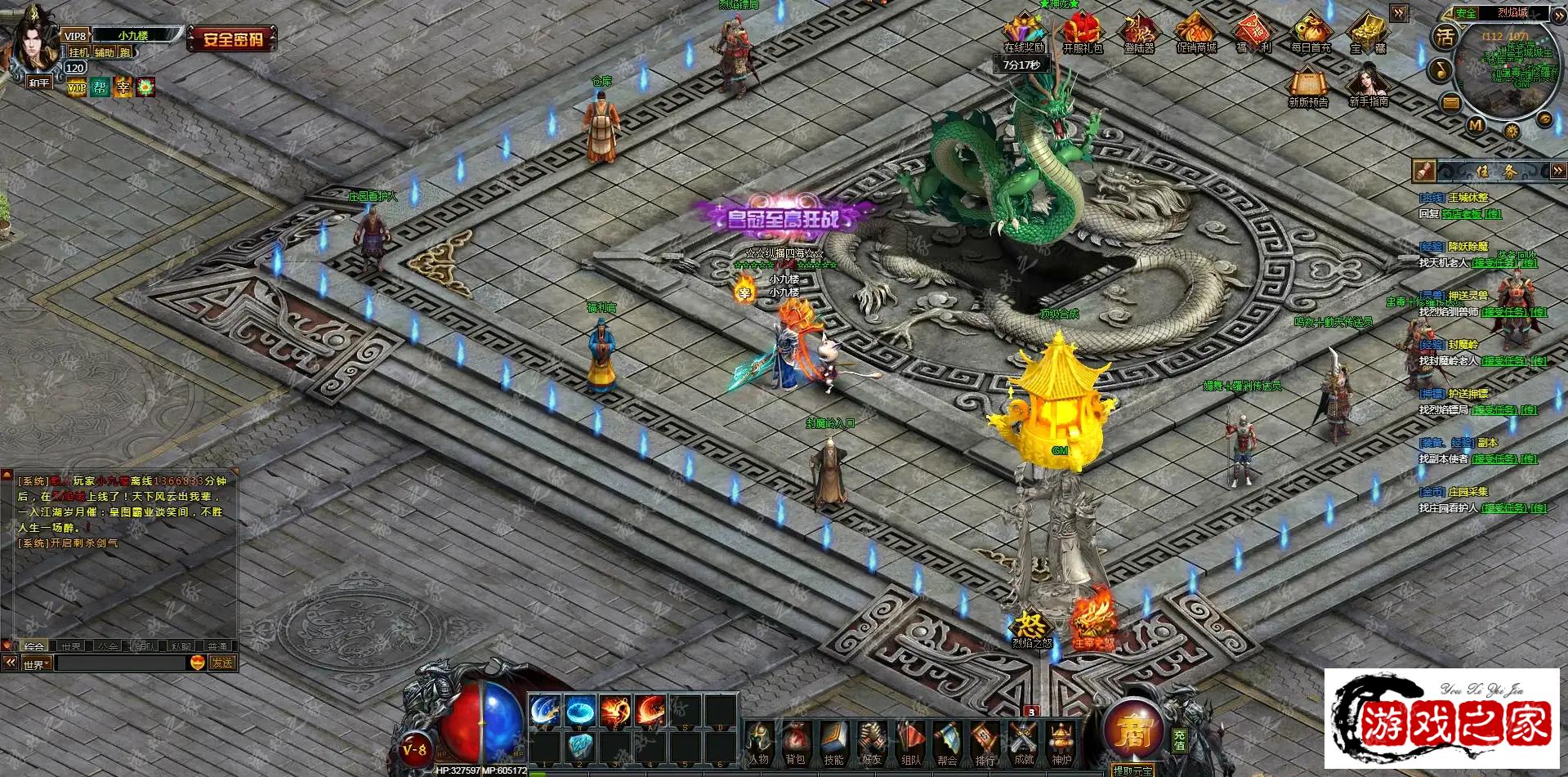This screenshot has height=777, width=1568.
Task: Open the 开服礼包 server launch gift pack
Action: point(1082,33)
